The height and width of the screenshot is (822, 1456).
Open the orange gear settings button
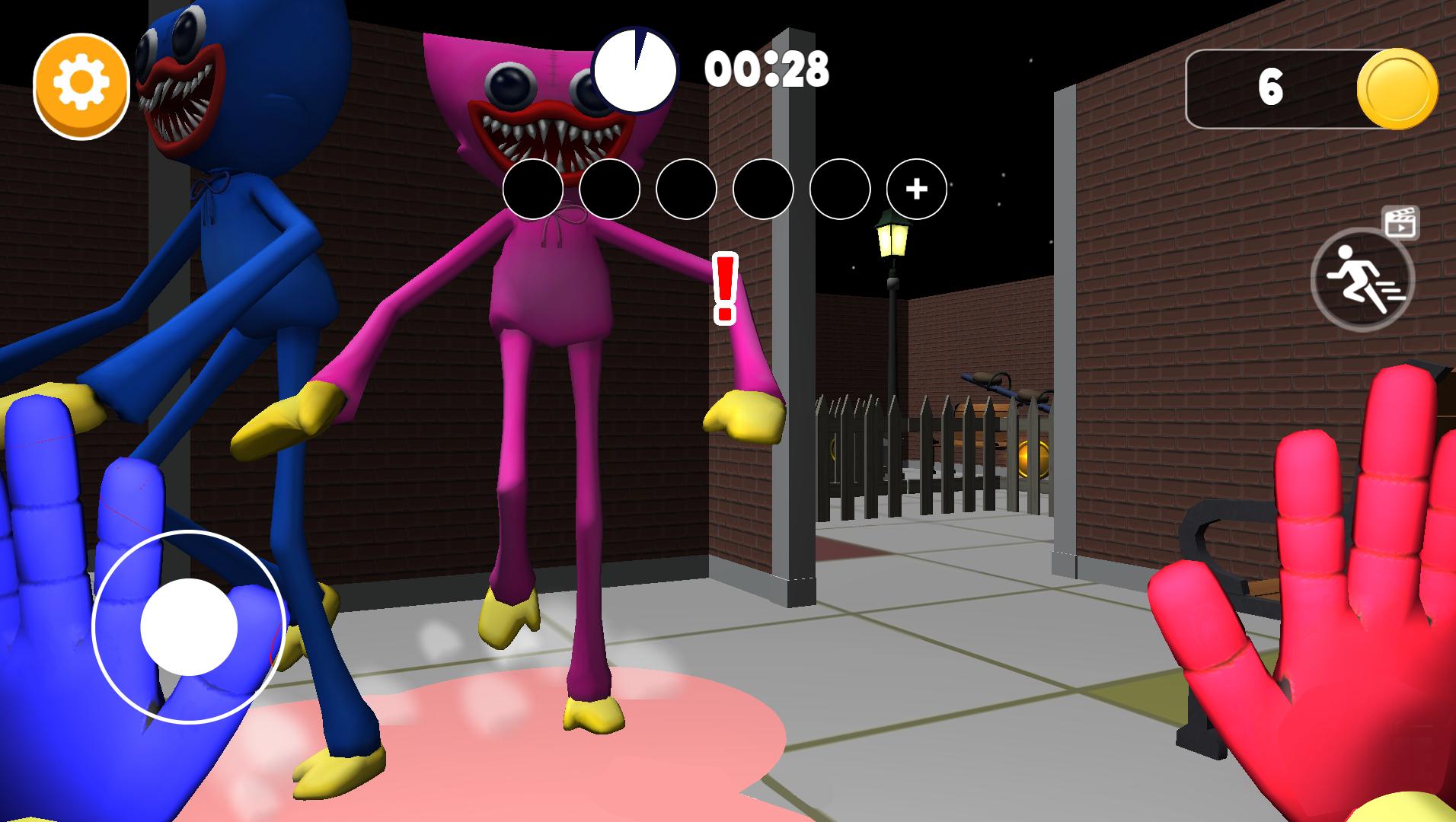[x=81, y=85]
